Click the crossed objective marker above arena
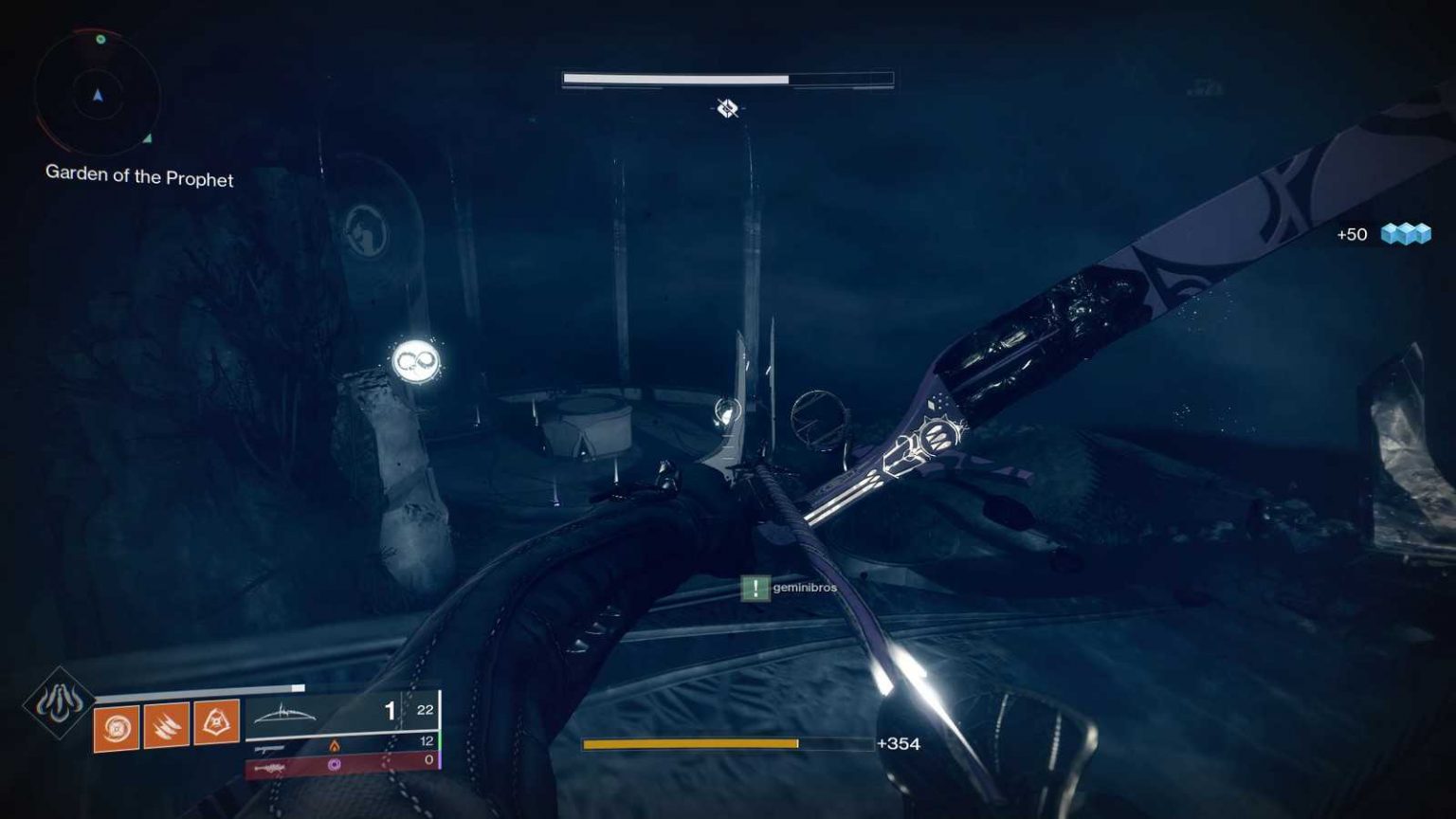The image size is (1456, 819). pos(725,109)
